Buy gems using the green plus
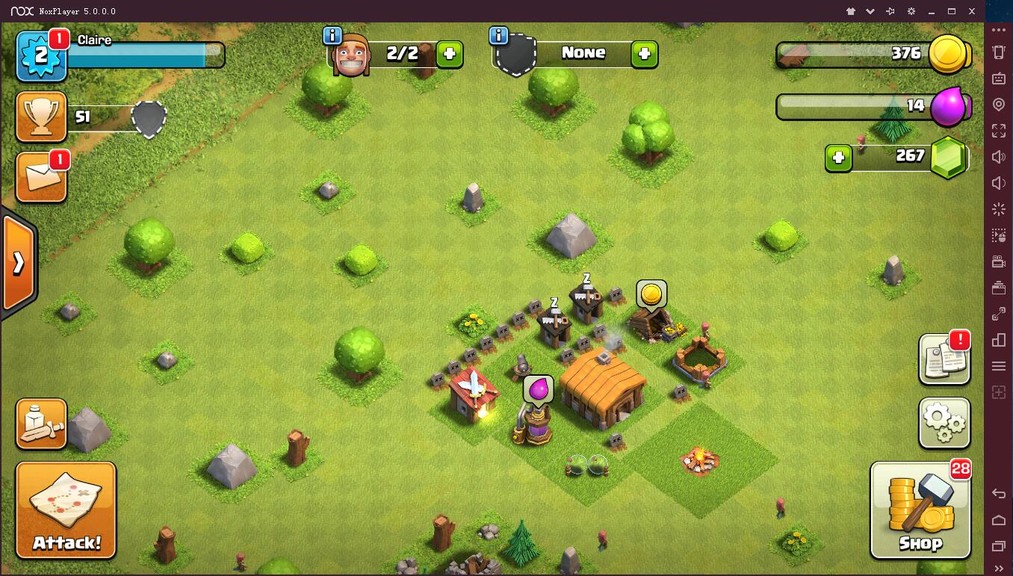 click(838, 157)
